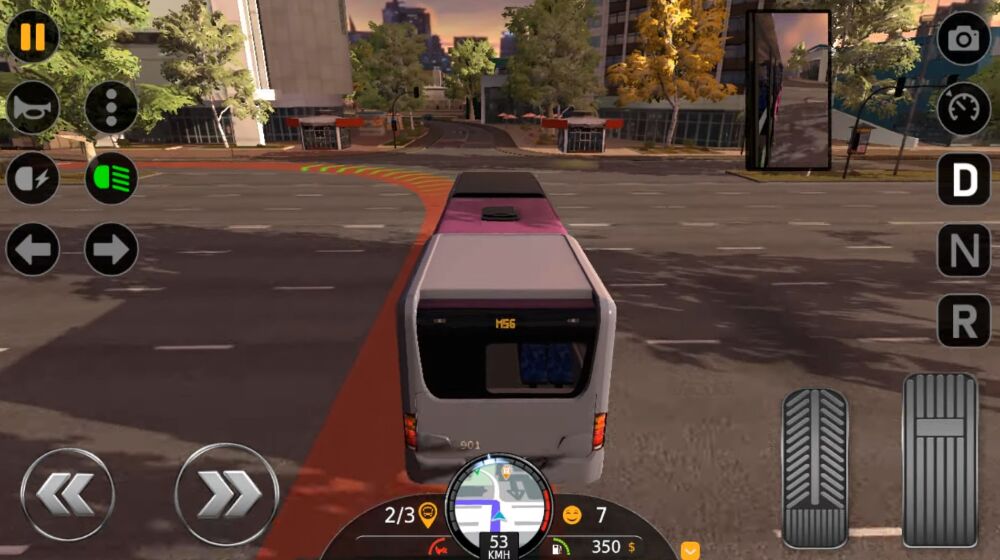Screen dimensions: 1000x560
Task: Toggle the green headlights button
Action: 111,179
